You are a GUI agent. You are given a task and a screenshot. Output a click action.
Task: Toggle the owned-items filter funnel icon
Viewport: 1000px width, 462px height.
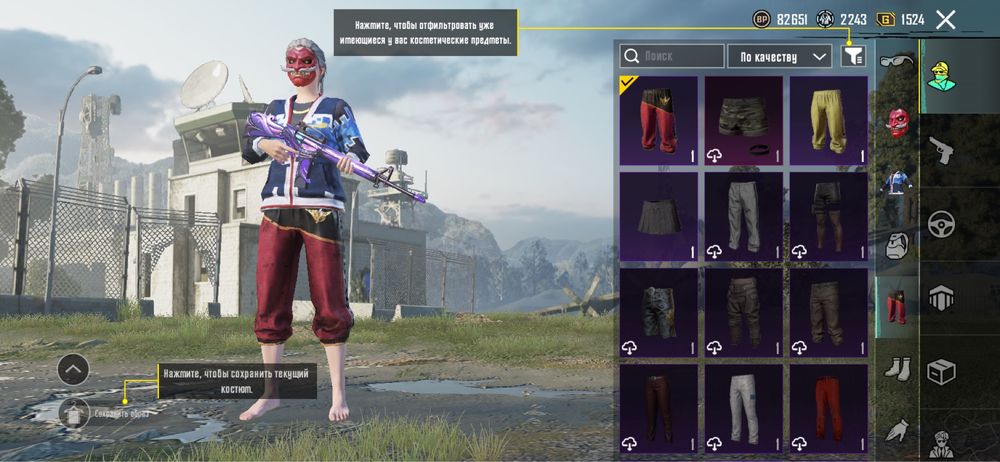[852, 56]
